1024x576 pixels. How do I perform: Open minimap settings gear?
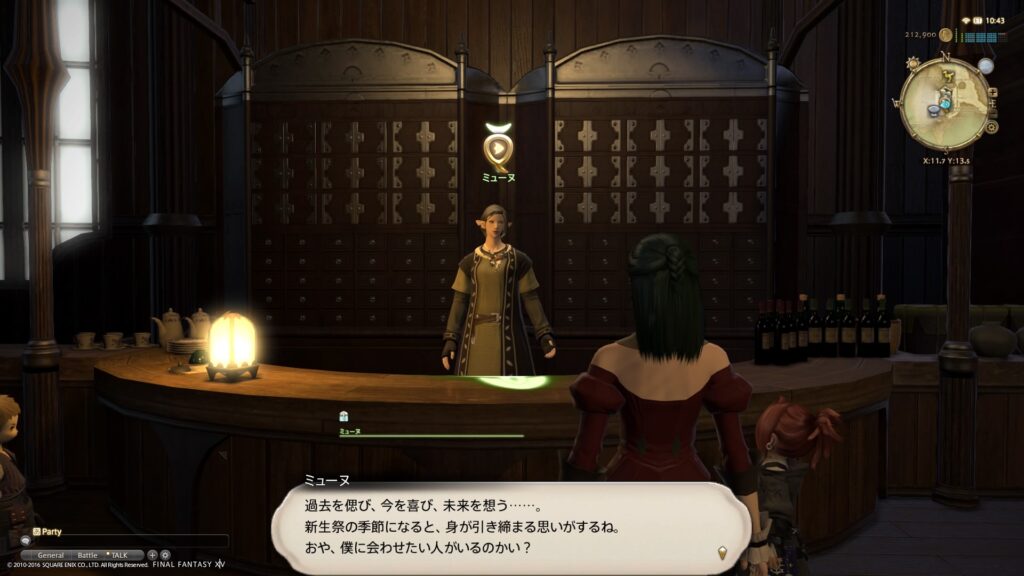click(991, 128)
